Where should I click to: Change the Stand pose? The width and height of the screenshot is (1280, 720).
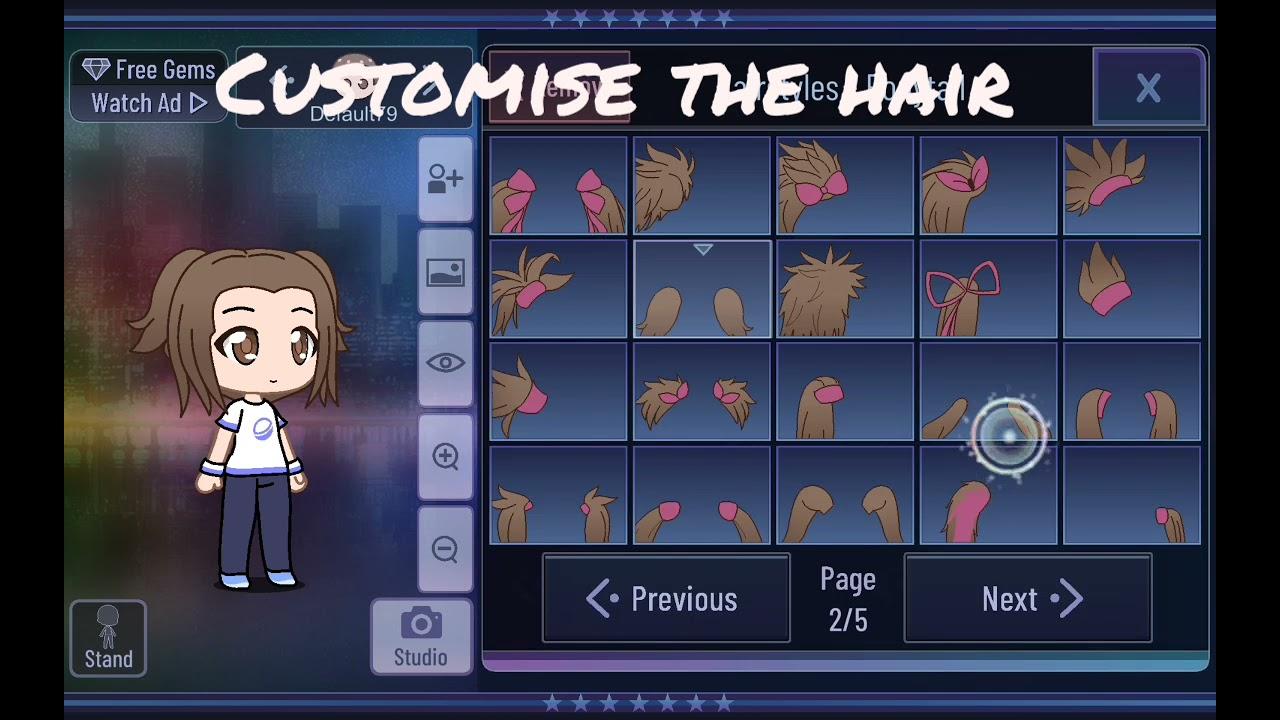tap(108, 639)
